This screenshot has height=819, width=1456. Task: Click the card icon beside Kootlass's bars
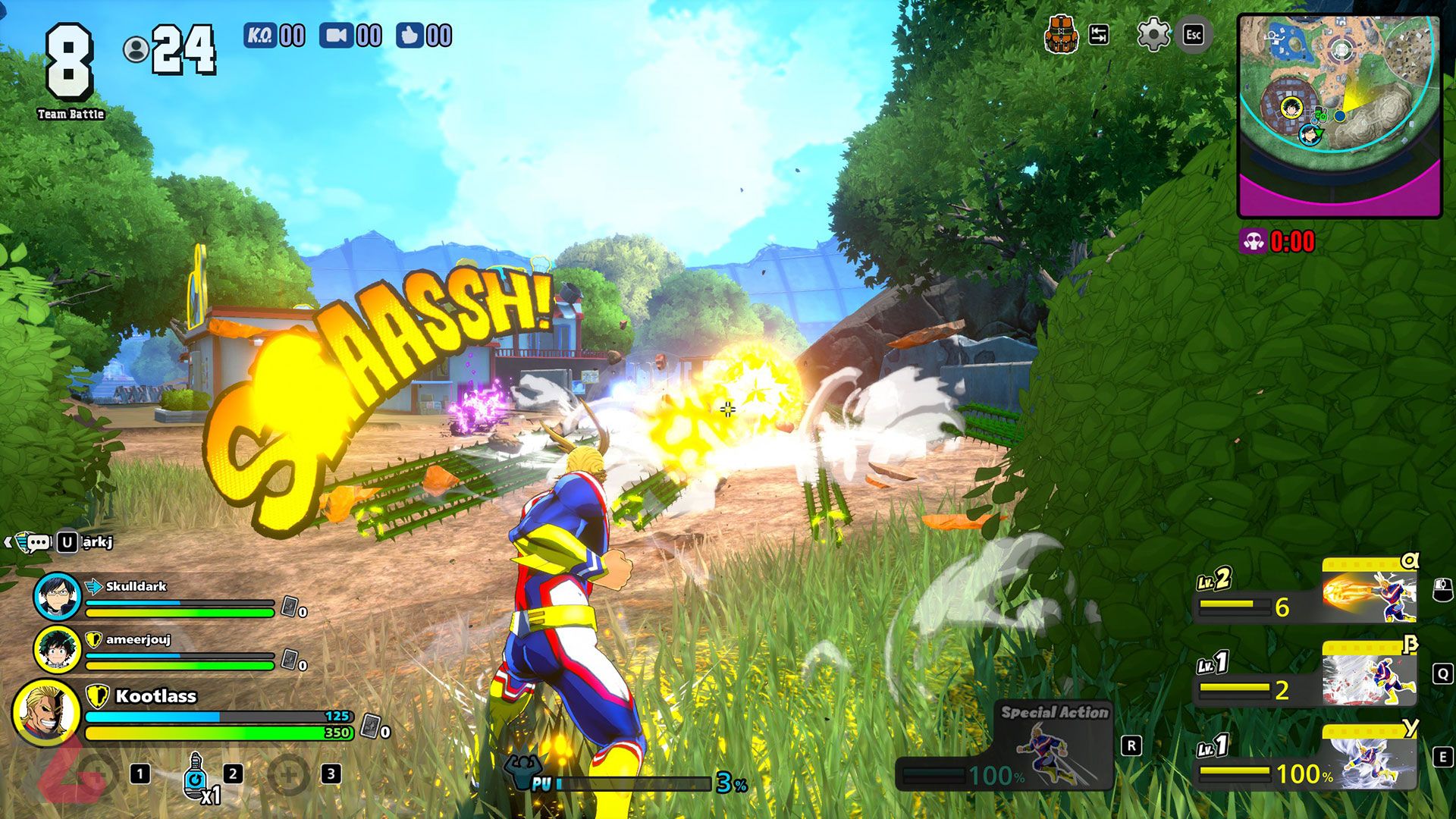tap(370, 726)
